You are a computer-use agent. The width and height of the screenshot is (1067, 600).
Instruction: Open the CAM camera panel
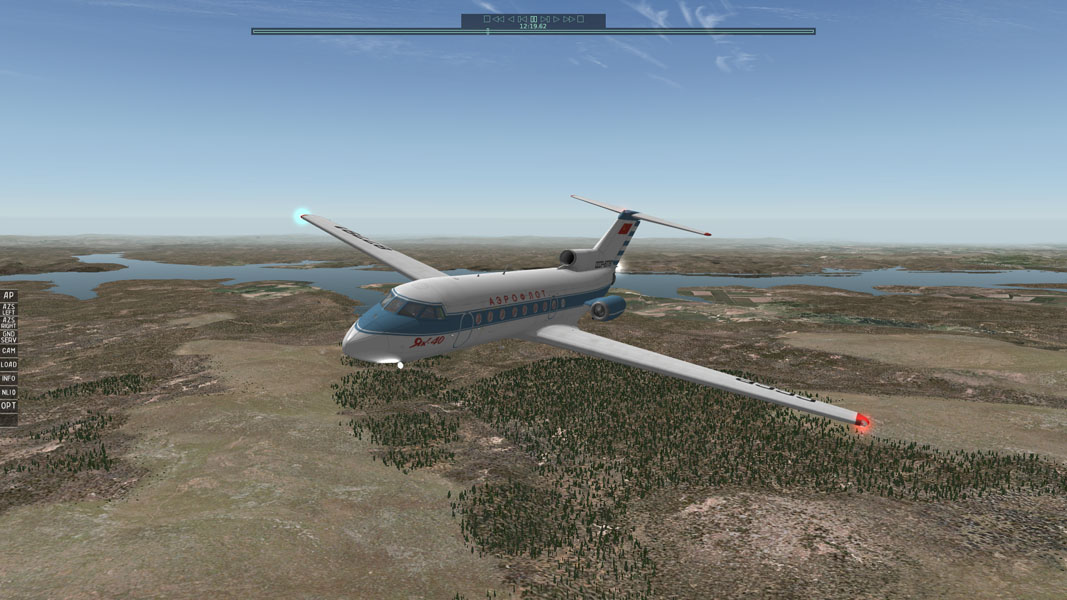click(9, 351)
